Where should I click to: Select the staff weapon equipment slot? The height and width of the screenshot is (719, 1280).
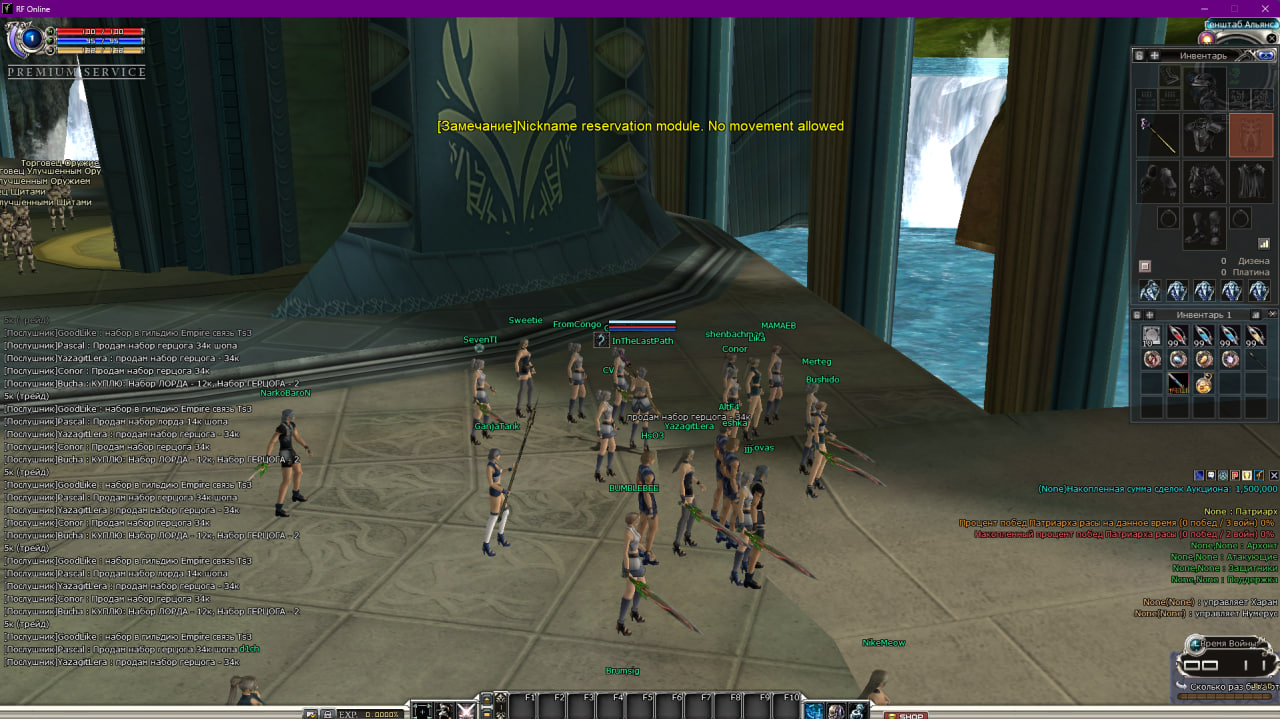pyautogui.click(x=1159, y=135)
